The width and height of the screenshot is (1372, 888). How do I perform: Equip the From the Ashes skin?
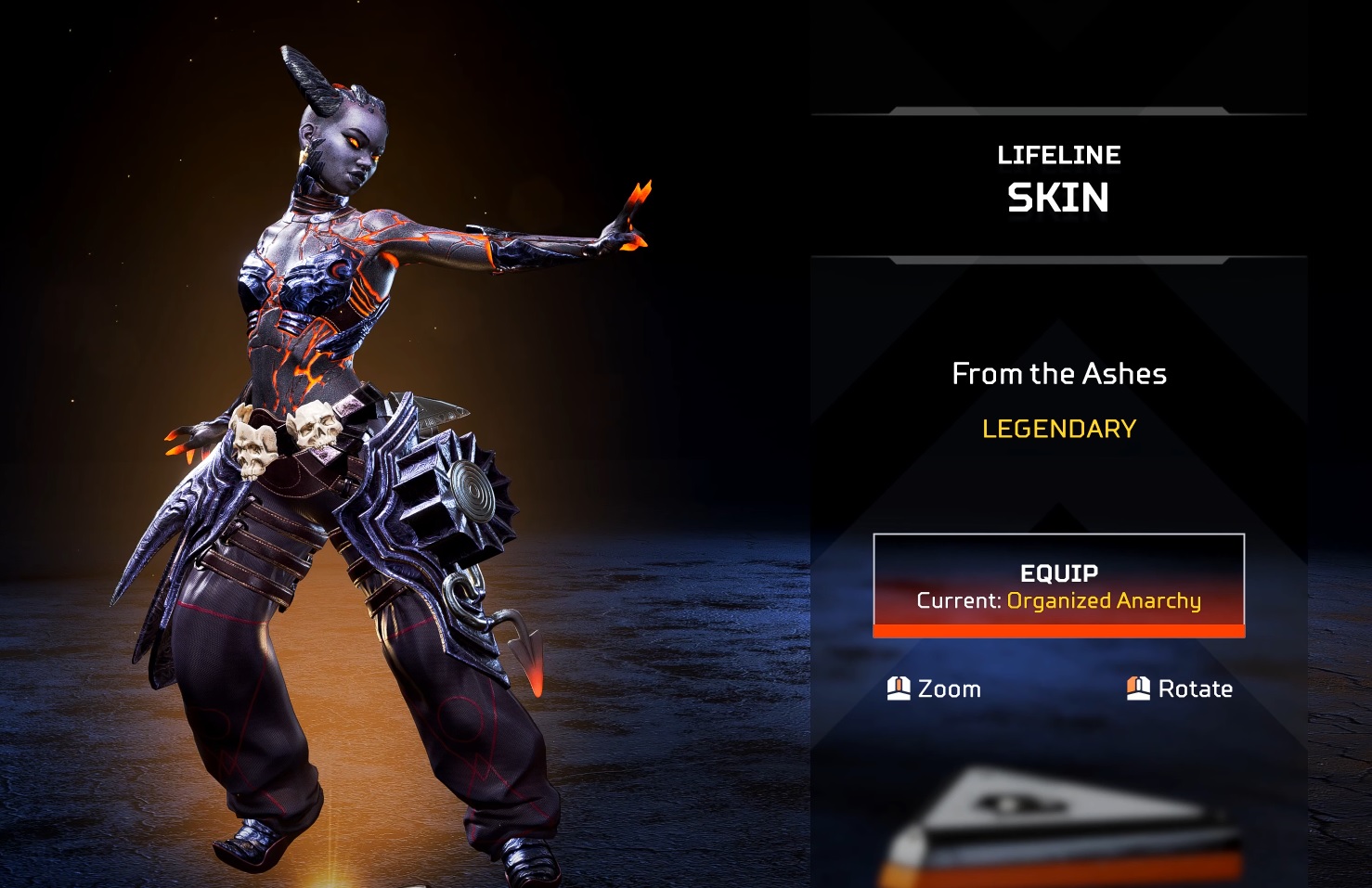1058,586
